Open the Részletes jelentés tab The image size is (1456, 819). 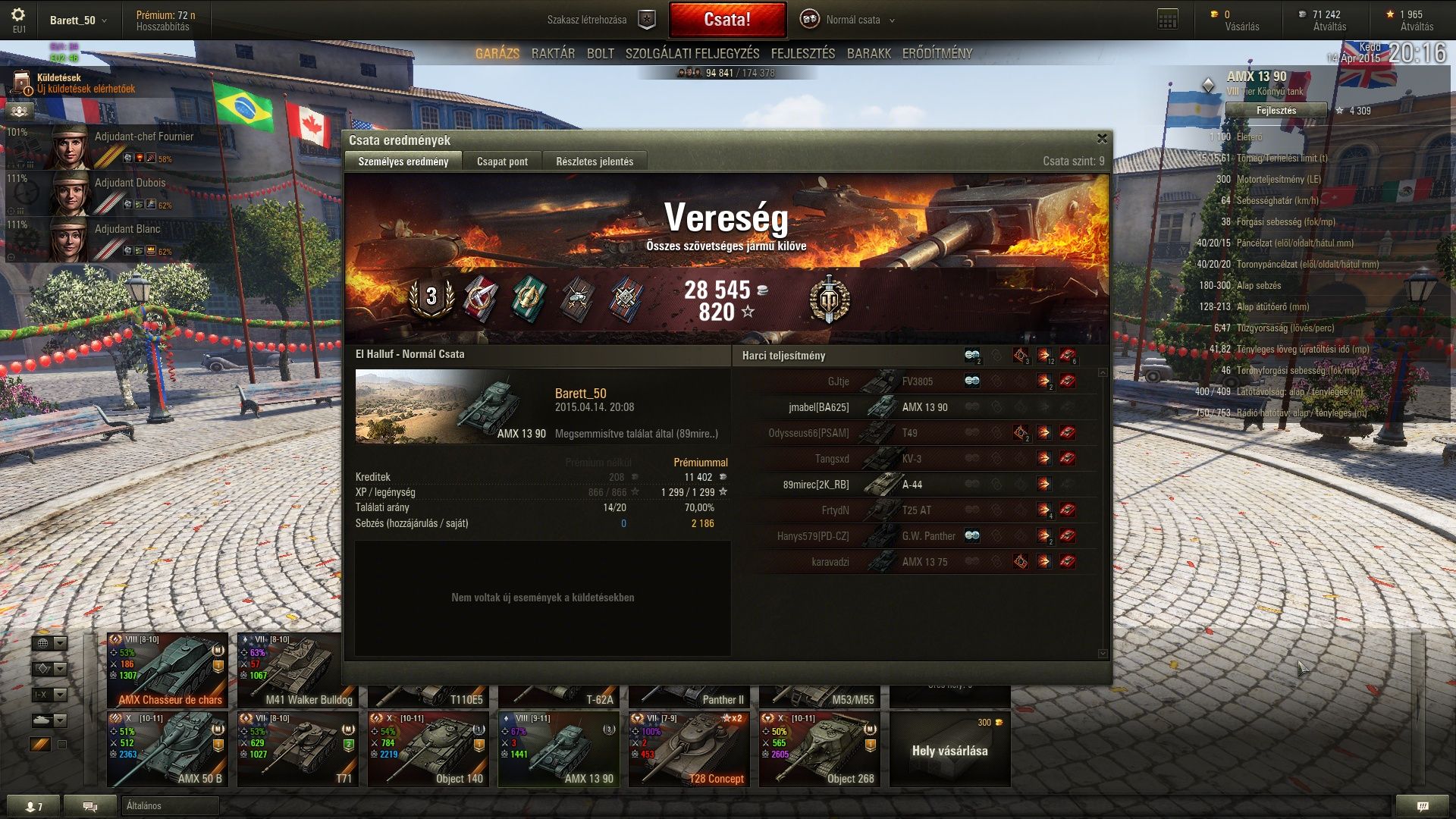tap(595, 162)
